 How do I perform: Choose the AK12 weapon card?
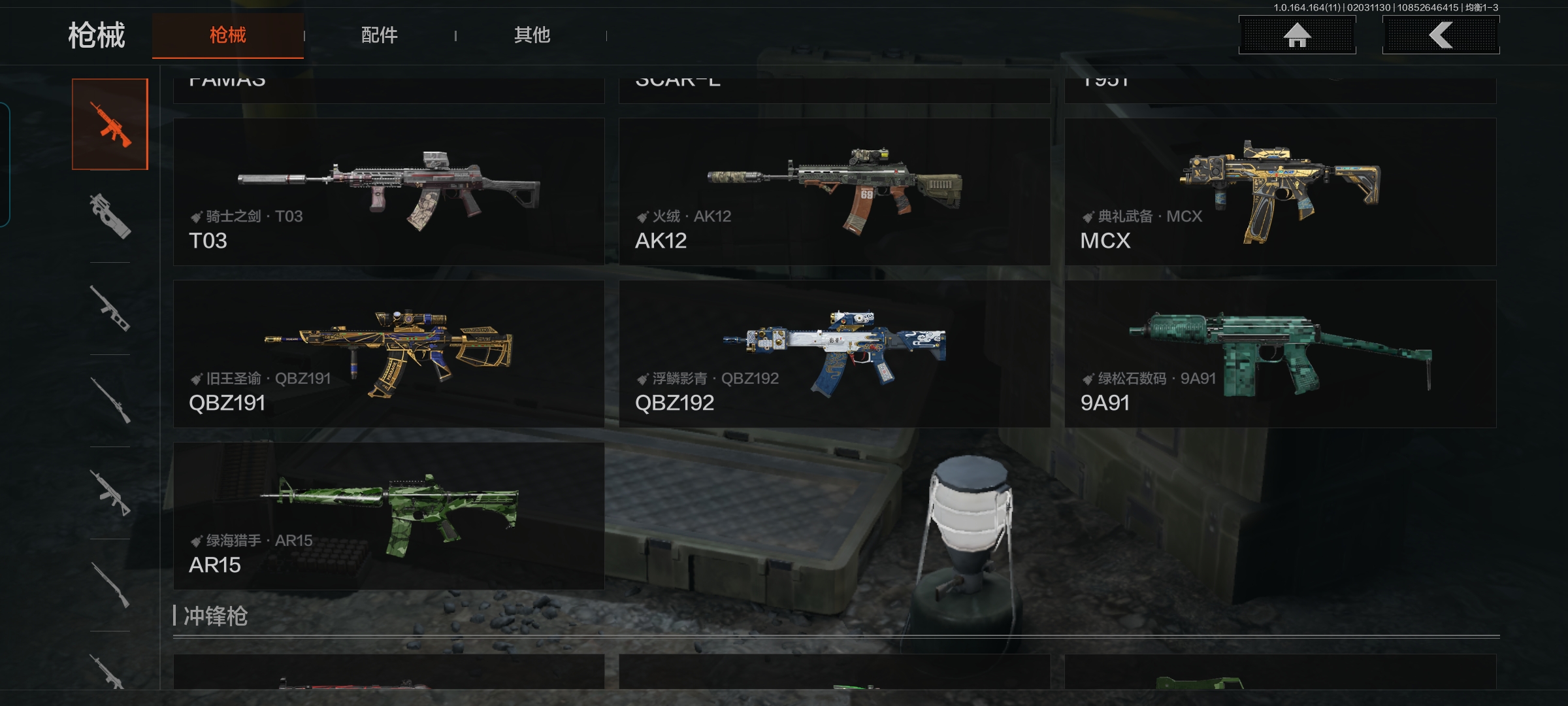[x=834, y=192]
